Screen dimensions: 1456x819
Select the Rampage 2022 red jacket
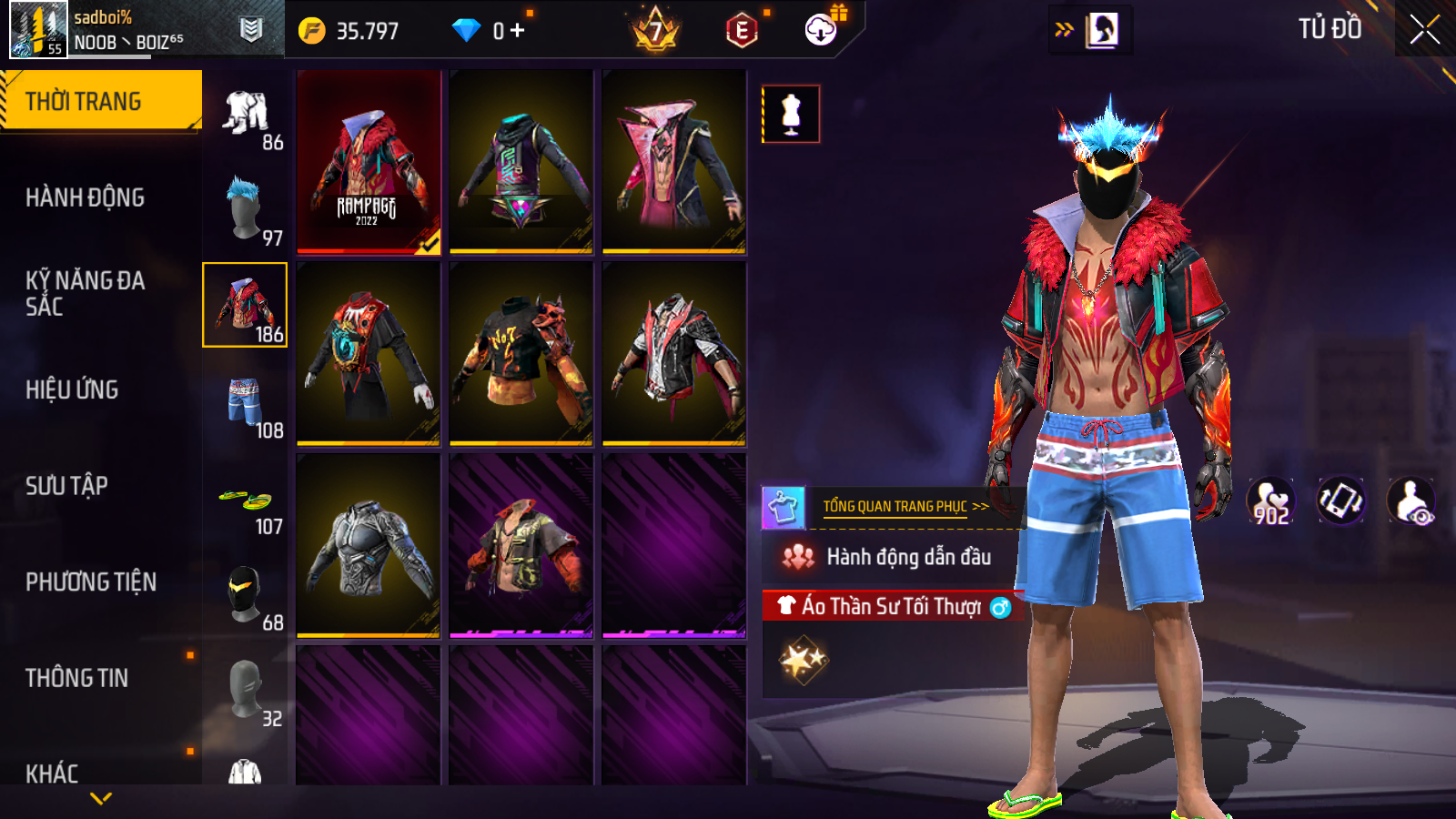pyautogui.click(x=369, y=161)
